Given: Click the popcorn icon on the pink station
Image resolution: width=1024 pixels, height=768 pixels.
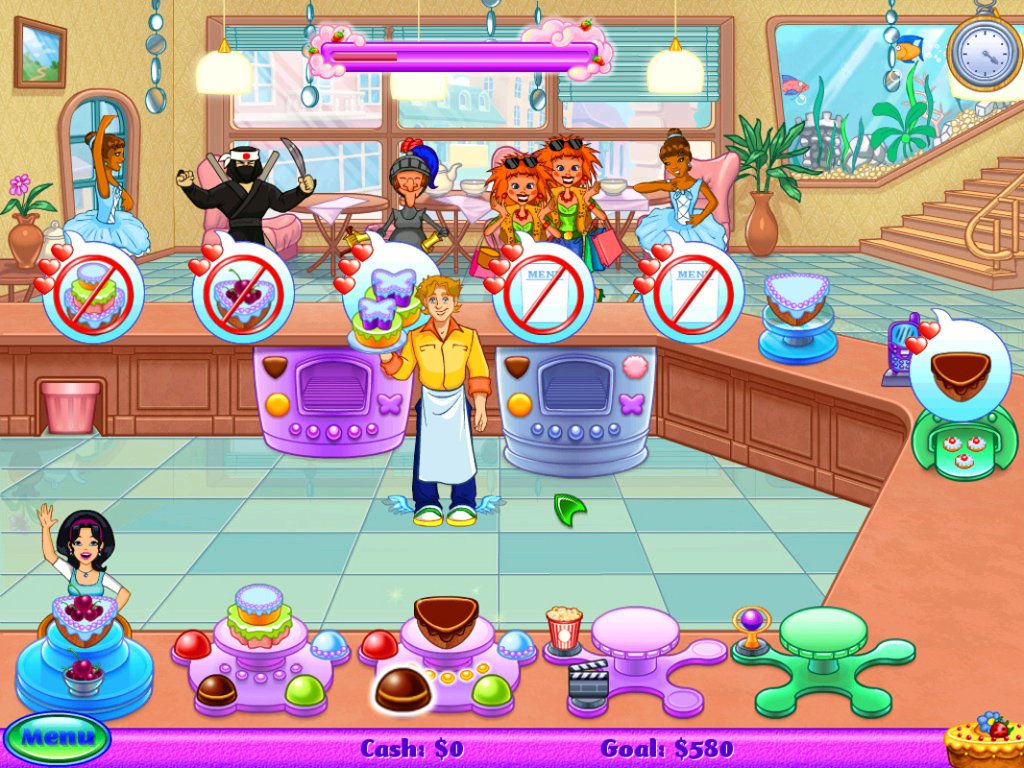Looking at the screenshot, I should [564, 629].
